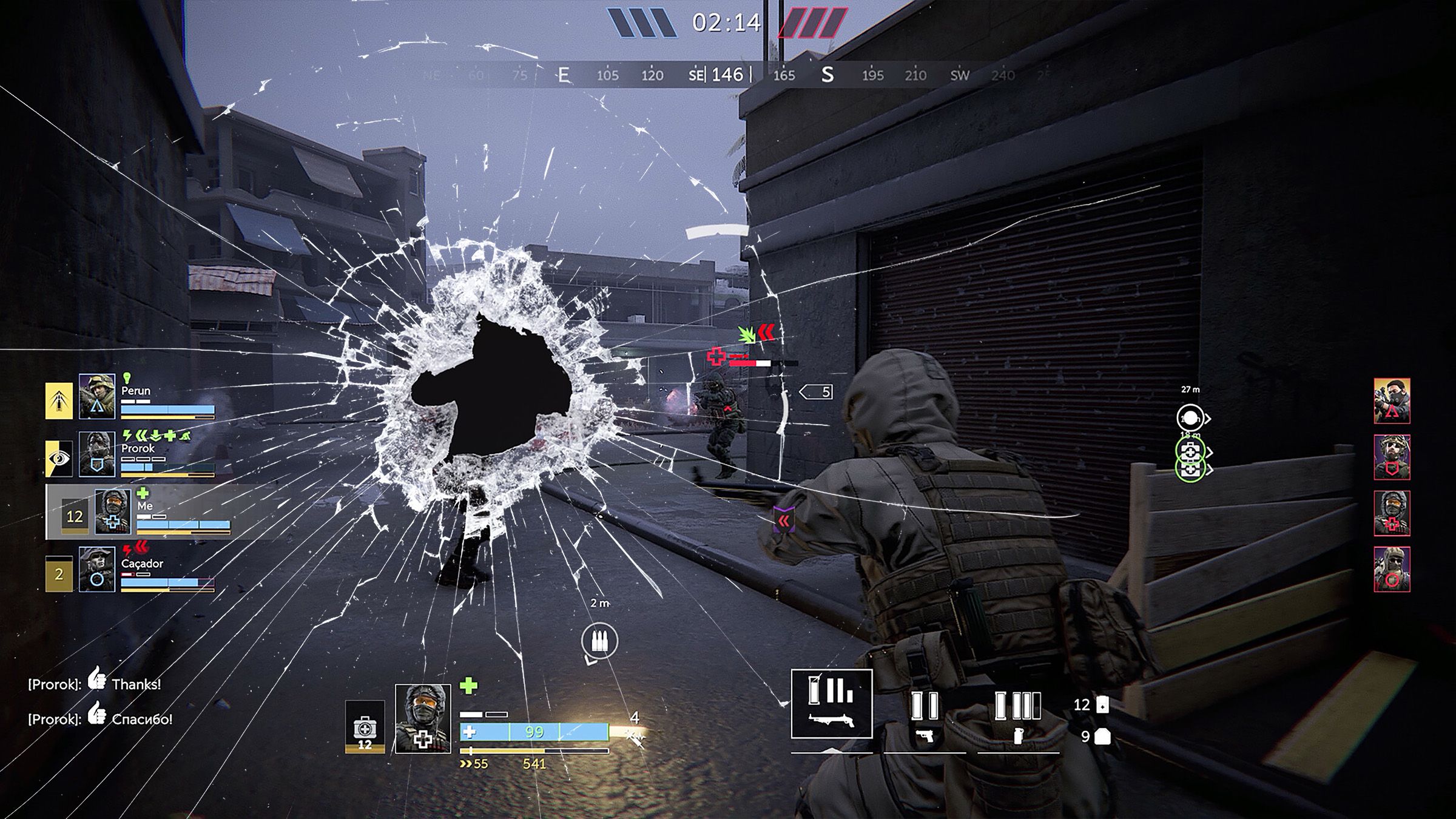The height and width of the screenshot is (819, 1456).
Task: Select the top enemy portrait with red triangle
Action: (x=1392, y=400)
